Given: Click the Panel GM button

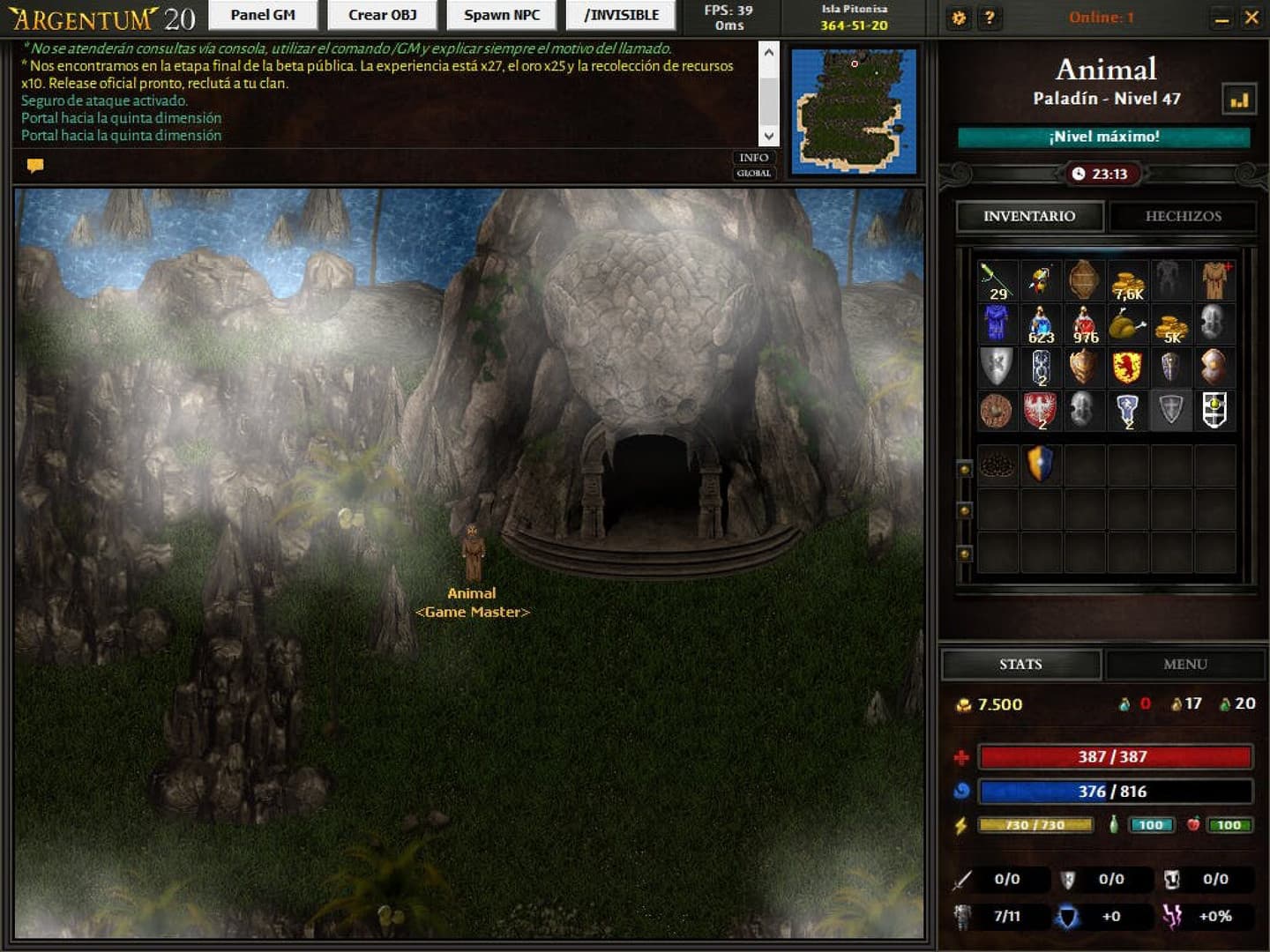Looking at the screenshot, I should (263, 15).
